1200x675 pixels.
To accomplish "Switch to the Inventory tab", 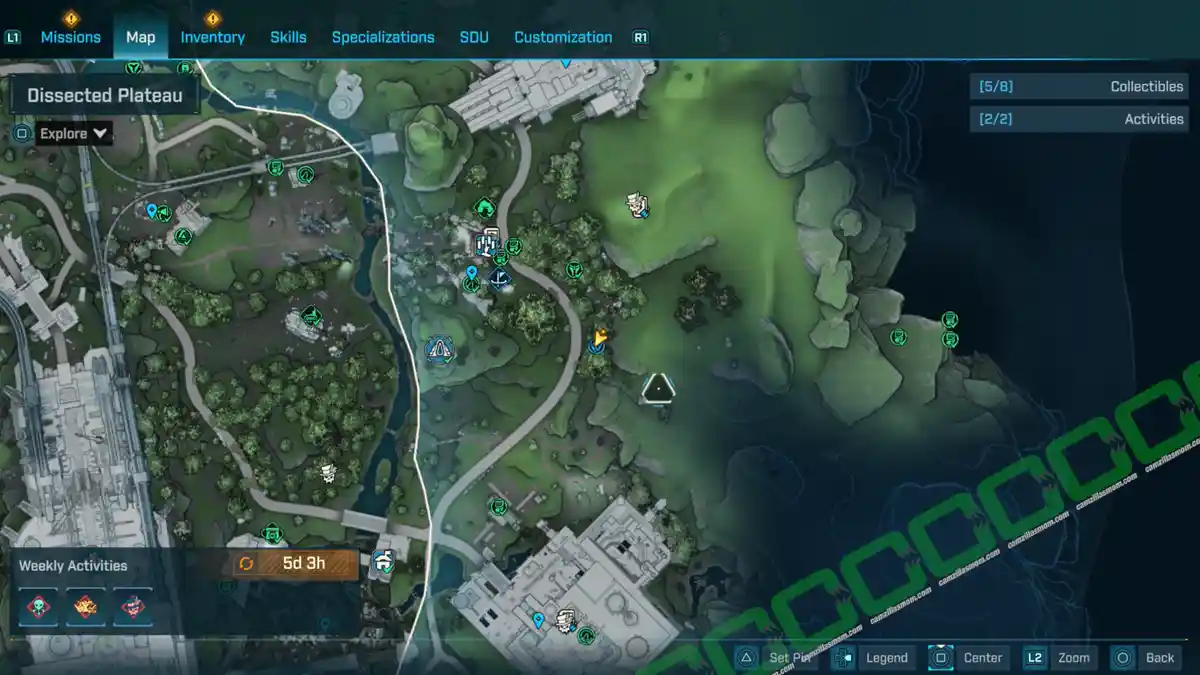I will pos(212,37).
